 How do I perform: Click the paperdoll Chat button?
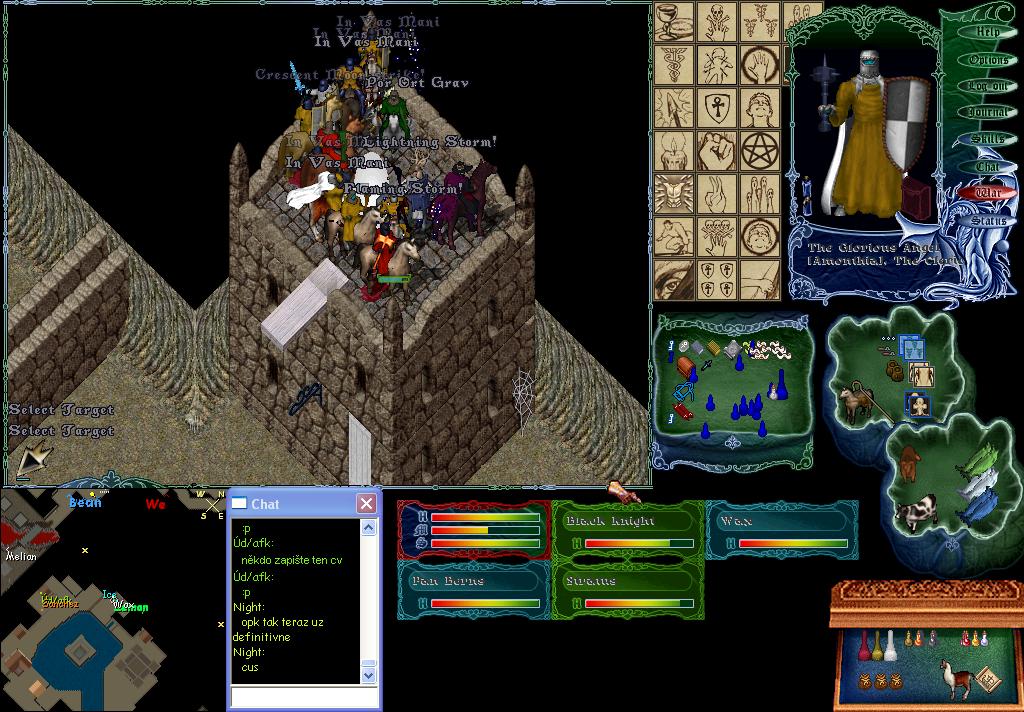(x=988, y=166)
